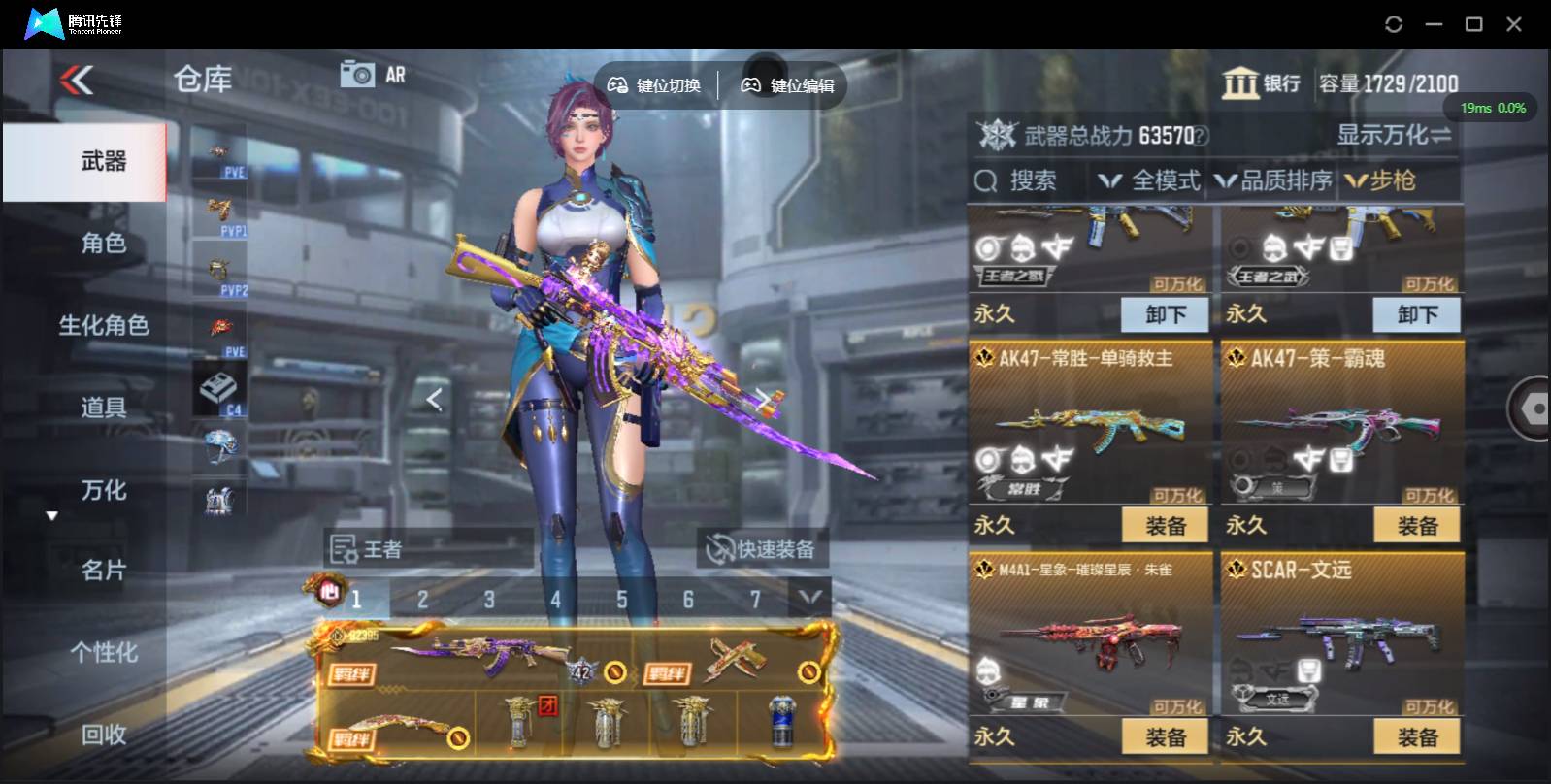Click the 容量 1729/2100 capacity bar
Image resolution: width=1551 pixels, height=784 pixels.
point(1388,82)
